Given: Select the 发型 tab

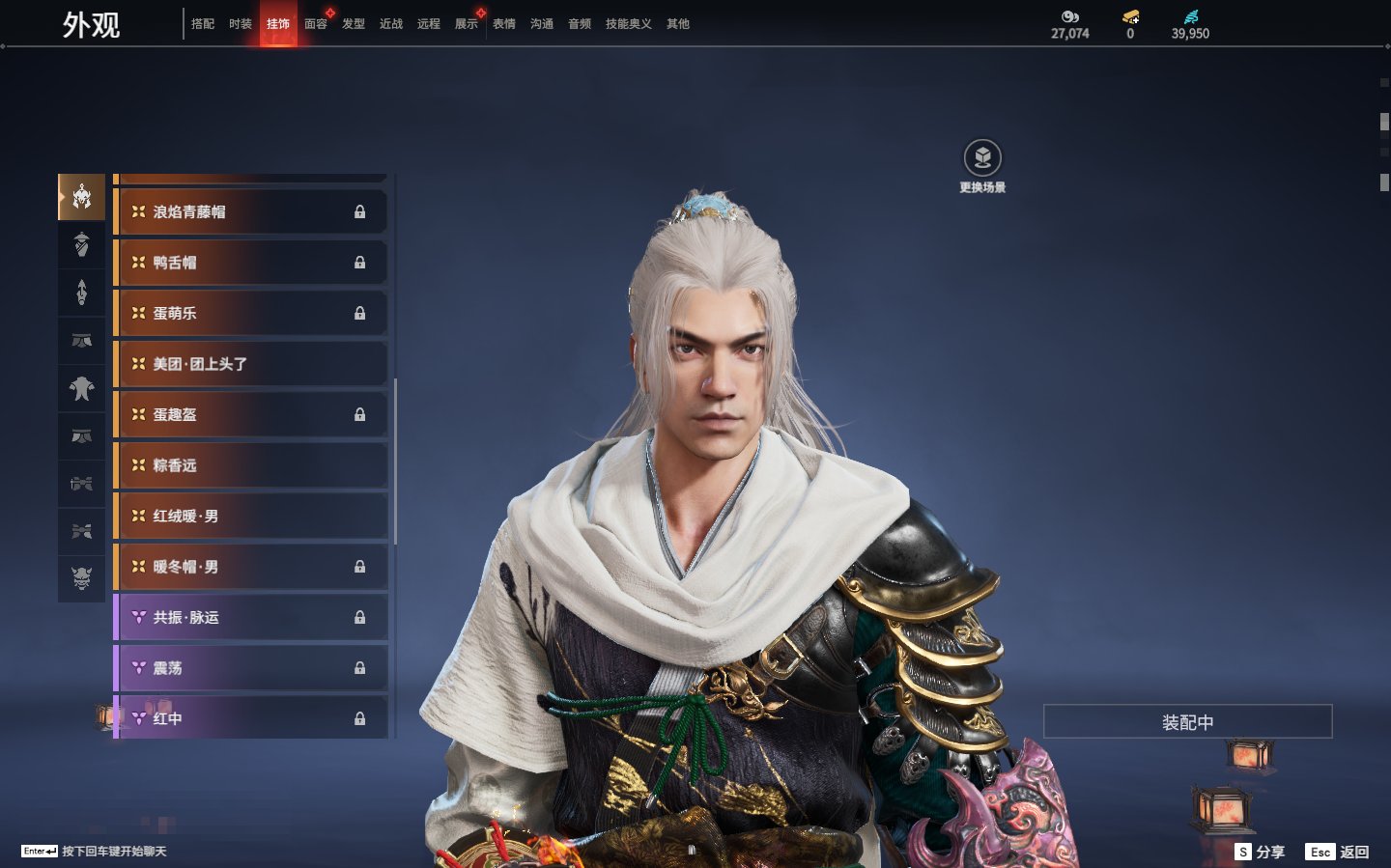Looking at the screenshot, I should click(x=354, y=24).
